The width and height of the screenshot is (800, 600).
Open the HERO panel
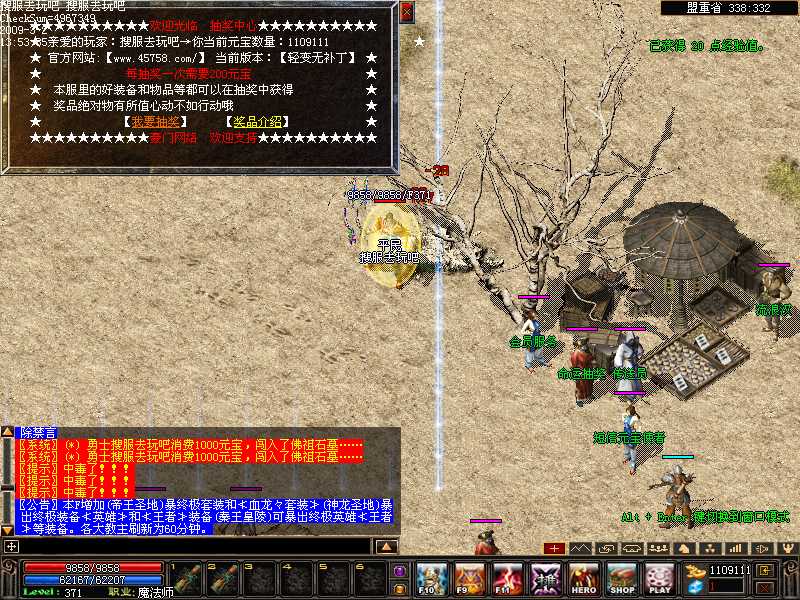click(x=584, y=578)
